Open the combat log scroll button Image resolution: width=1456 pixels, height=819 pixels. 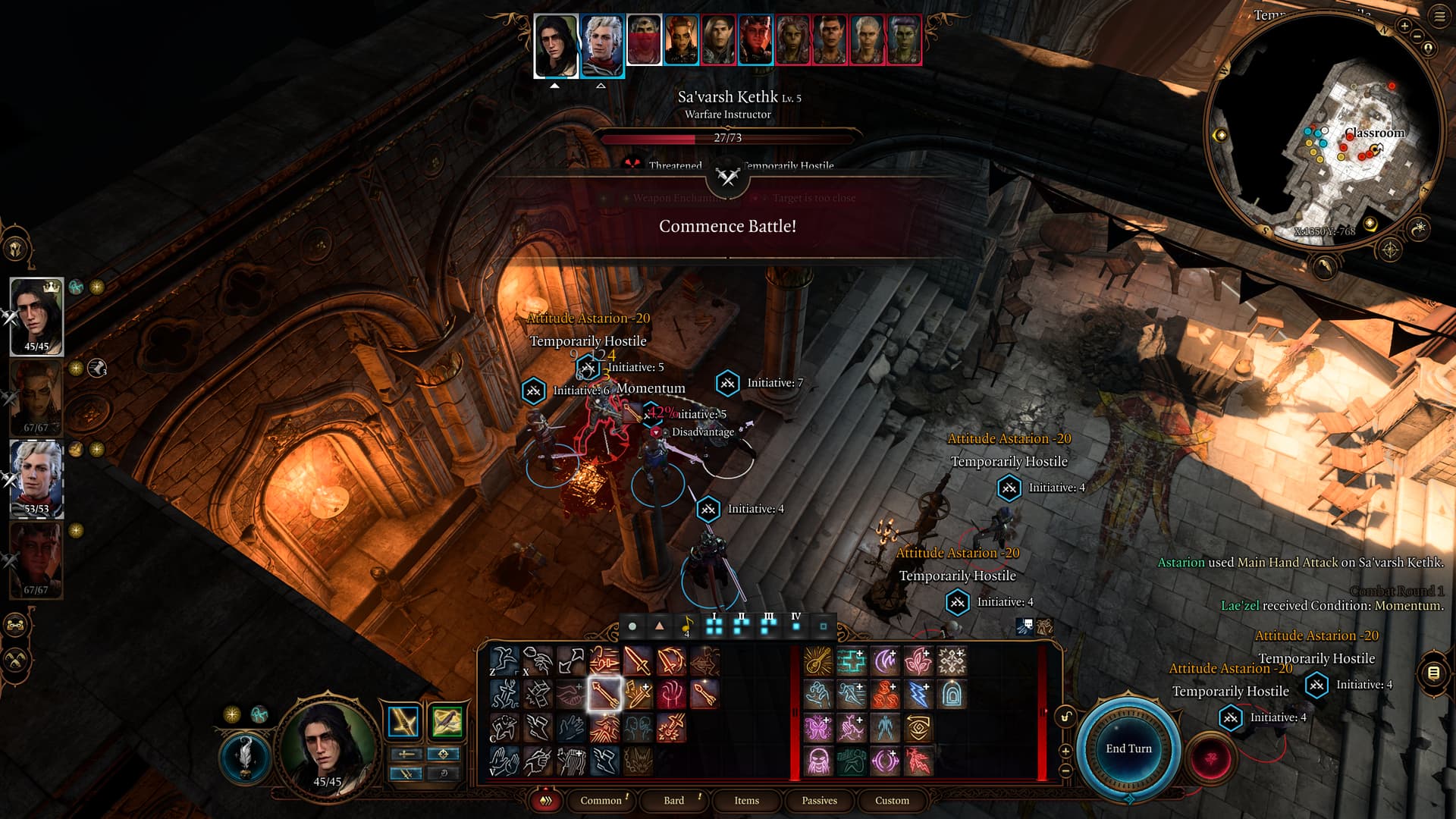1433,673
